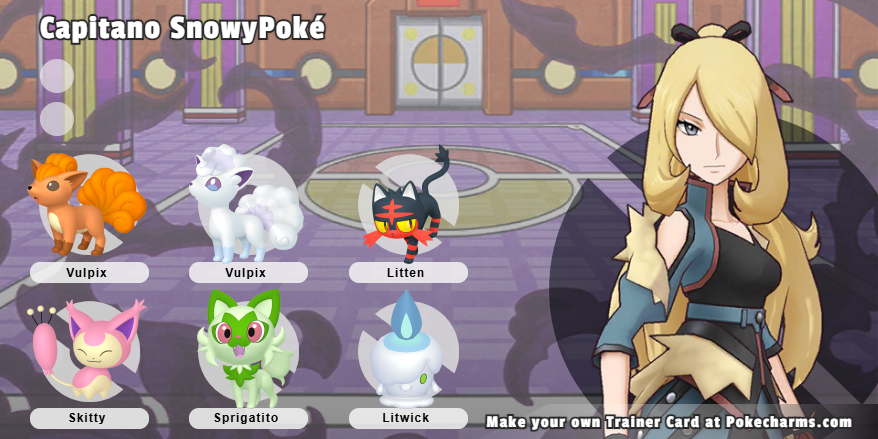Choose Sprigatito from the team
878x439 pixels.
[248, 350]
